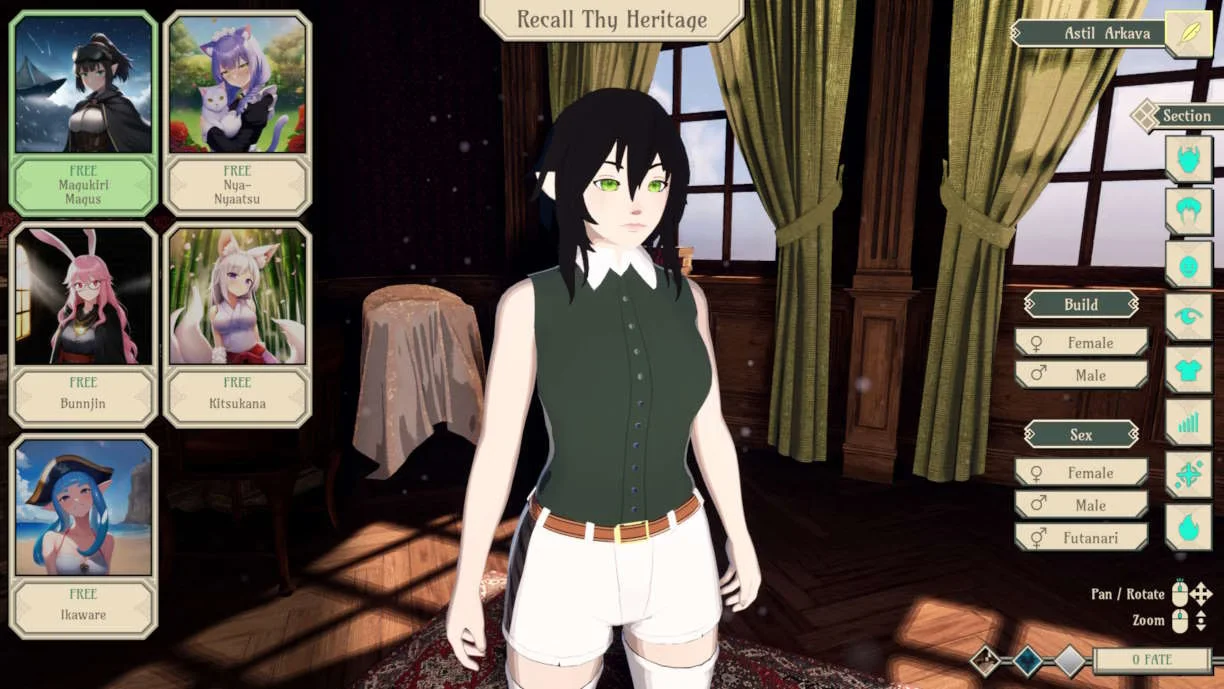
Task: Choose Female under Sex
Action: pyautogui.click(x=1081, y=473)
